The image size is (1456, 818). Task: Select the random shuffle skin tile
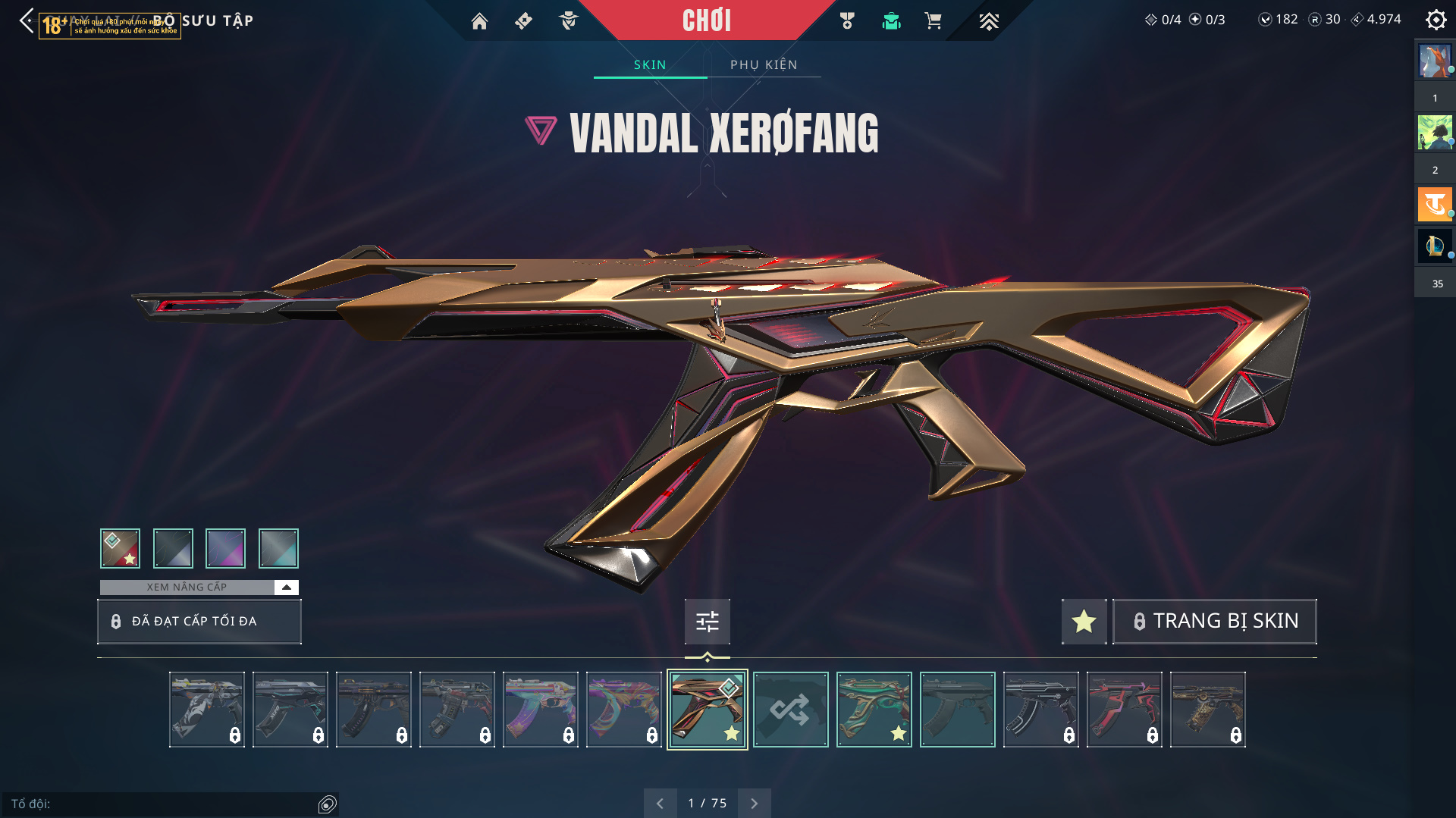coord(790,710)
